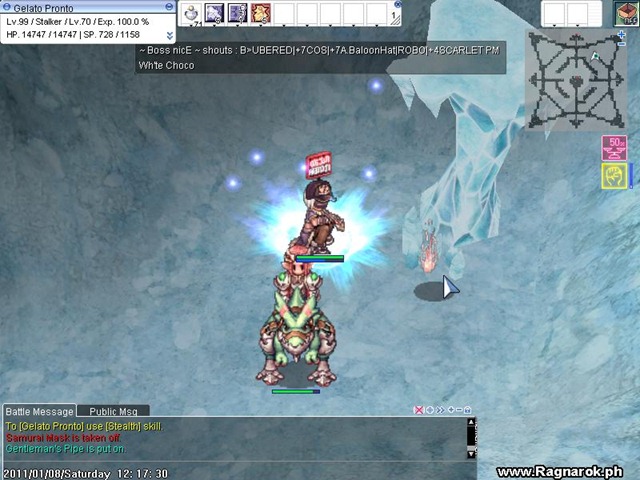640x480 pixels.
Task: Activate the skill in the second hotbar slot
Action: [x=214, y=13]
